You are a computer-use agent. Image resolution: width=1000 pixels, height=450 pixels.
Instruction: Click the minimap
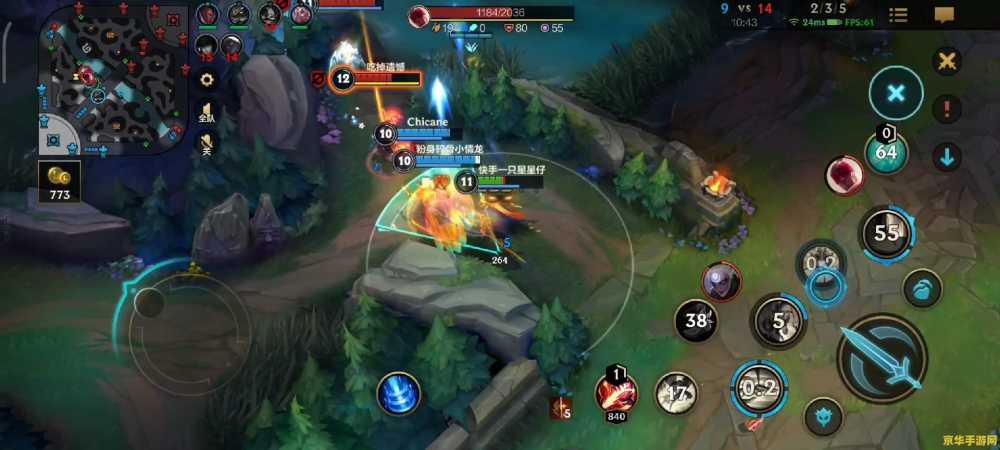pyautogui.click(x=110, y=77)
